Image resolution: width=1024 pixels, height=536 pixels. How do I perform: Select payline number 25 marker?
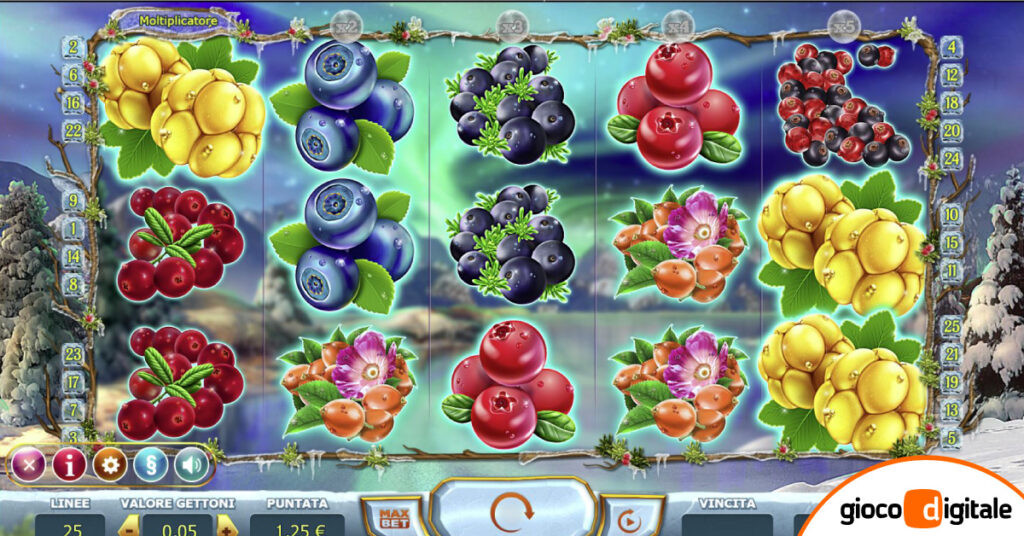point(951,326)
